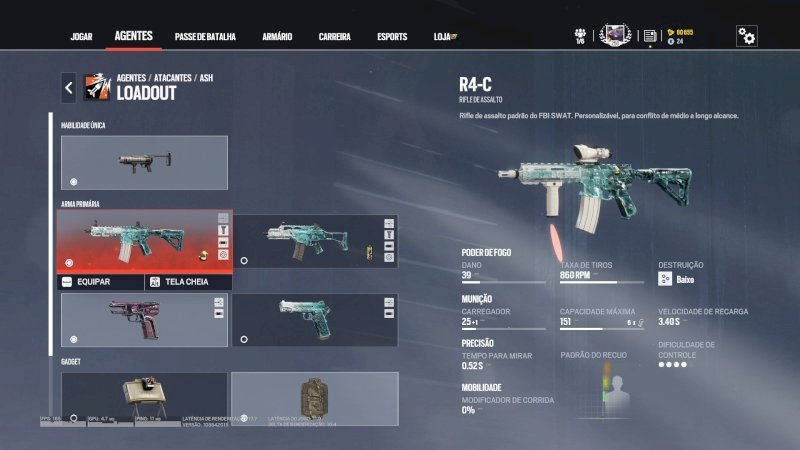Open the news feed icon
Screen dimensions: 800x450
point(650,36)
